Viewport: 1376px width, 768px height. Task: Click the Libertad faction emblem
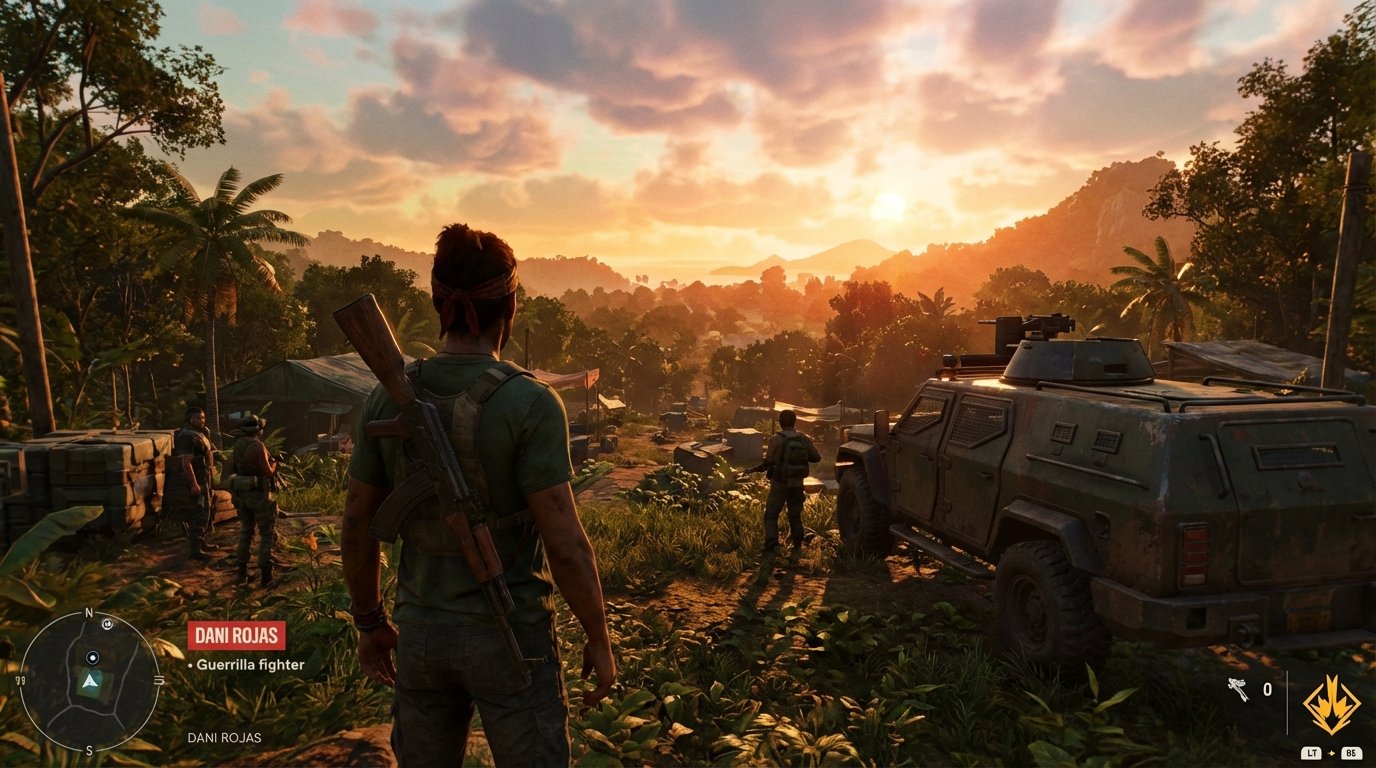[x=1334, y=703]
